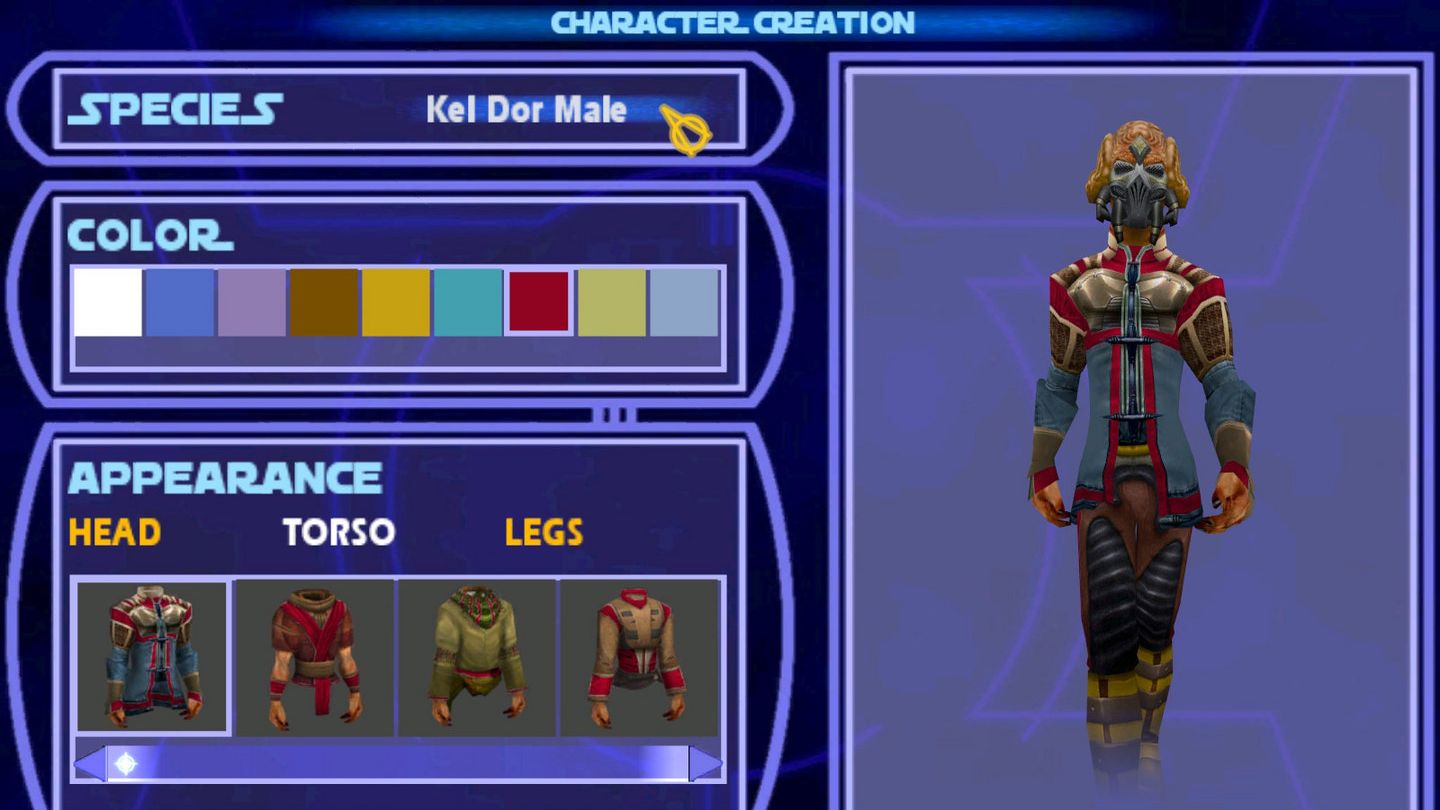Switch to the LEGS appearance tab

point(542,533)
